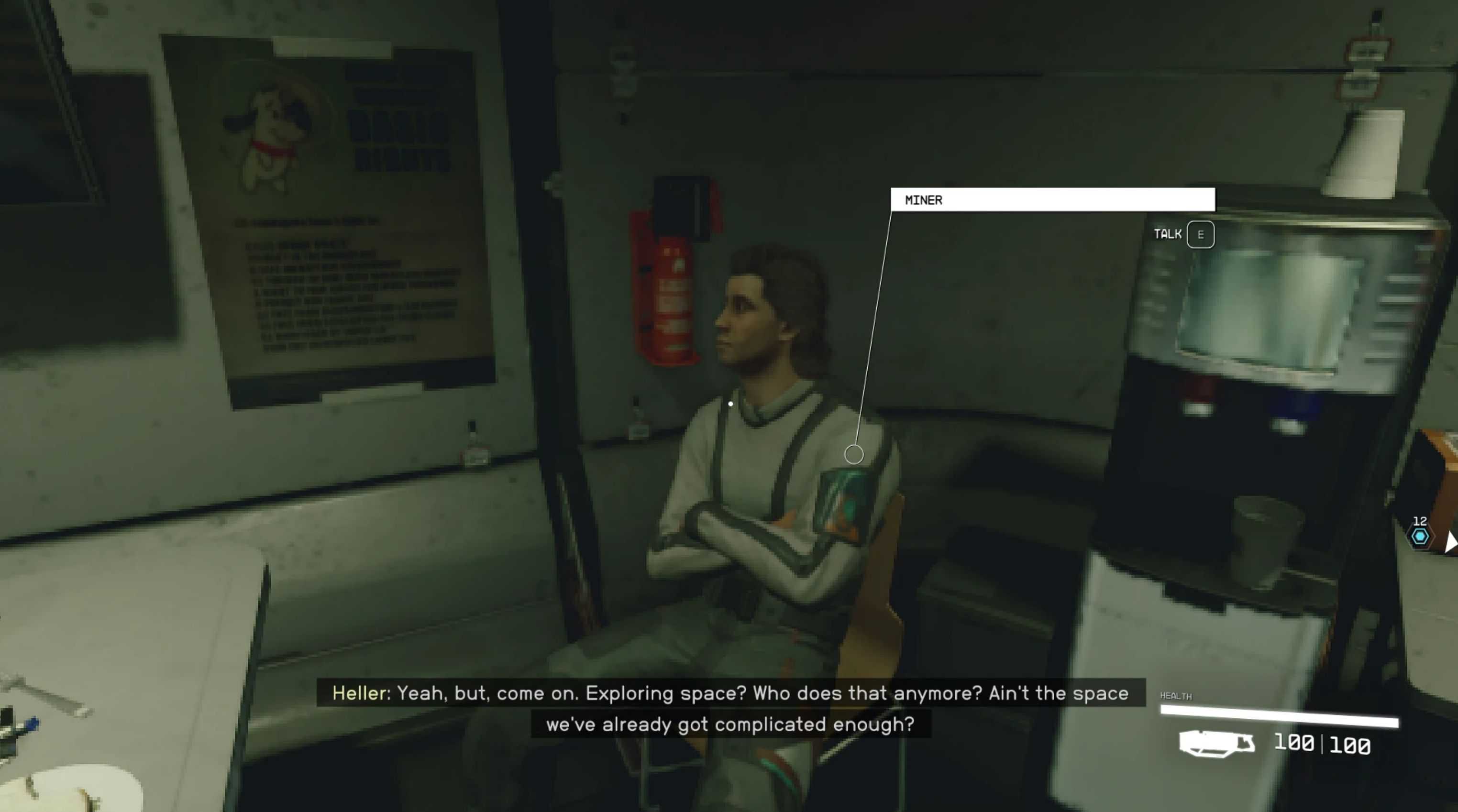Click the equipped cutter weapon icon
The height and width of the screenshot is (812, 1458).
coord(1216,743)
